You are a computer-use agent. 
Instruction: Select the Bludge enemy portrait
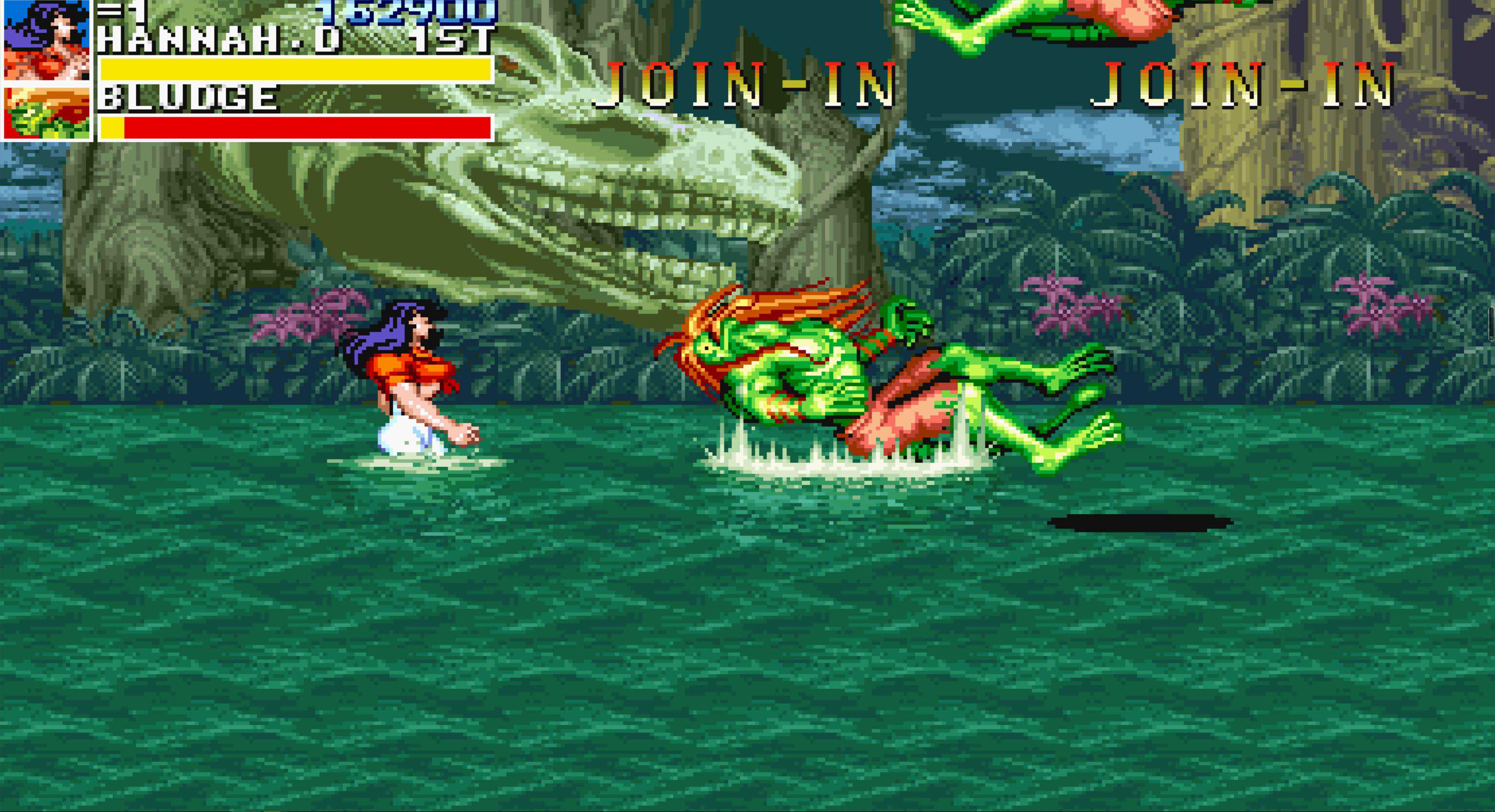[46, 112]
